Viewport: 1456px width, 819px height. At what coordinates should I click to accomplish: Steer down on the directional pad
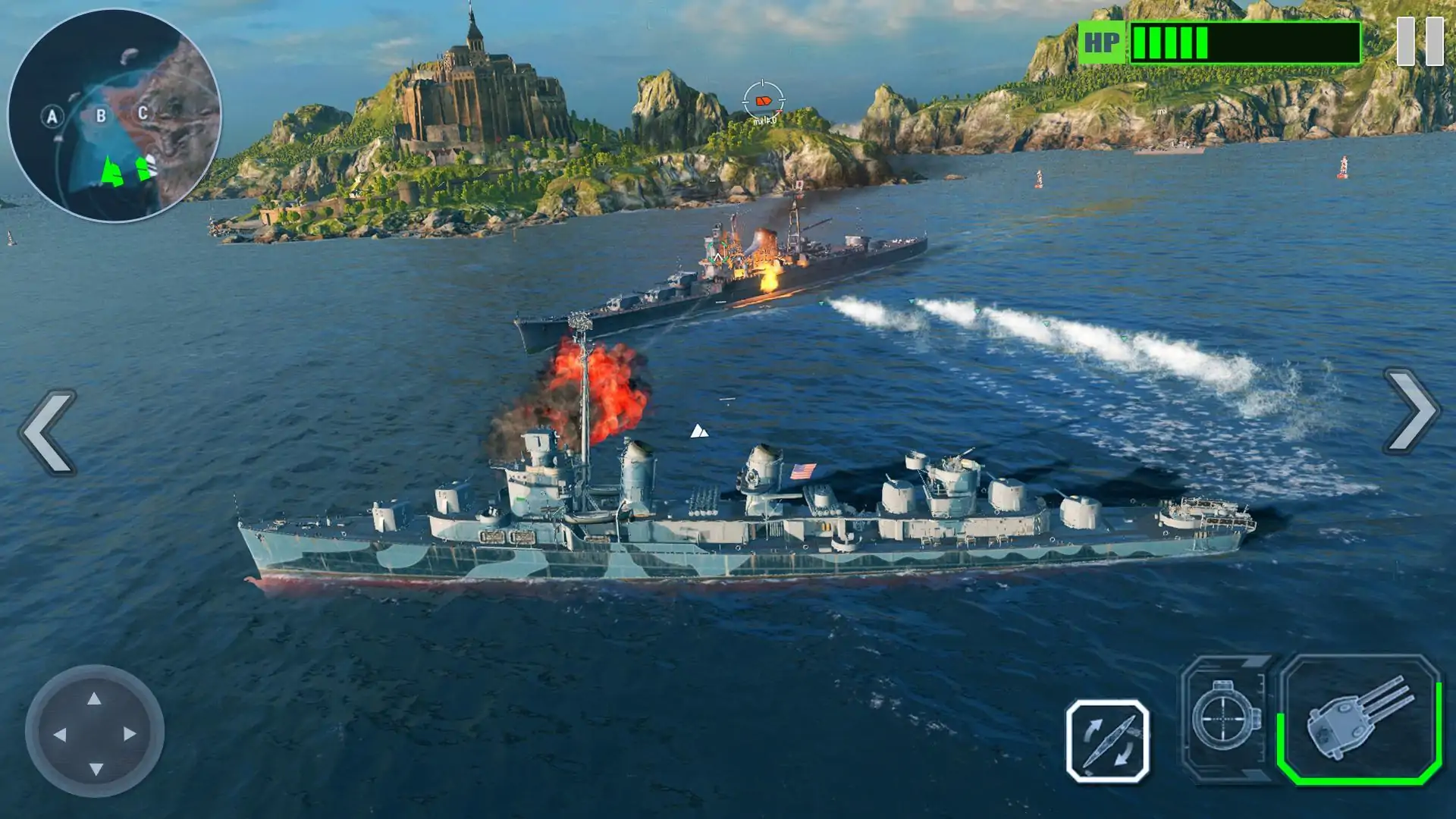(x=96, y=769)
